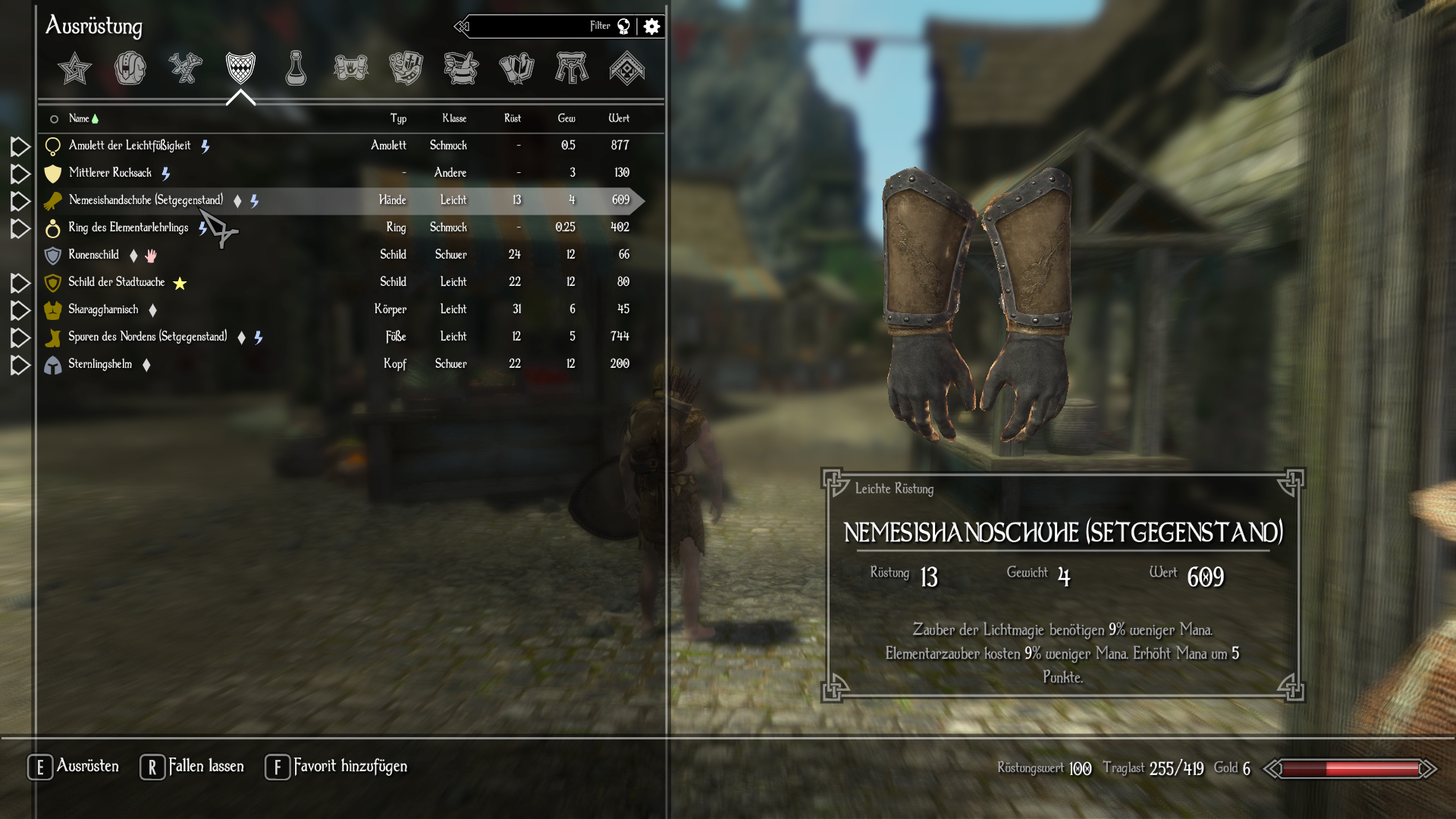Select the Runenschild entry

pos(93,255)
